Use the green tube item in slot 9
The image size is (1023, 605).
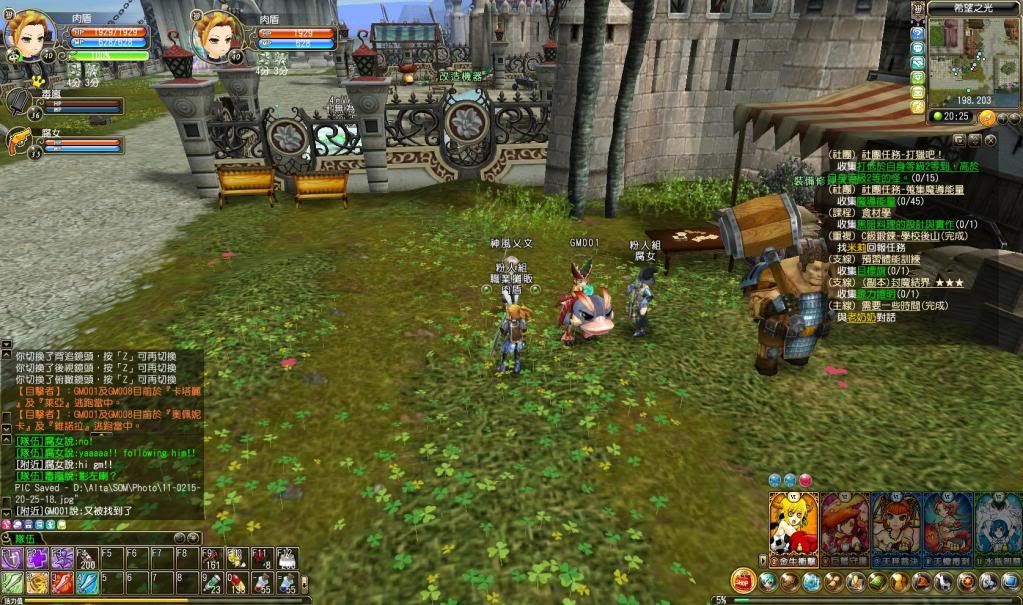point(210,582)
